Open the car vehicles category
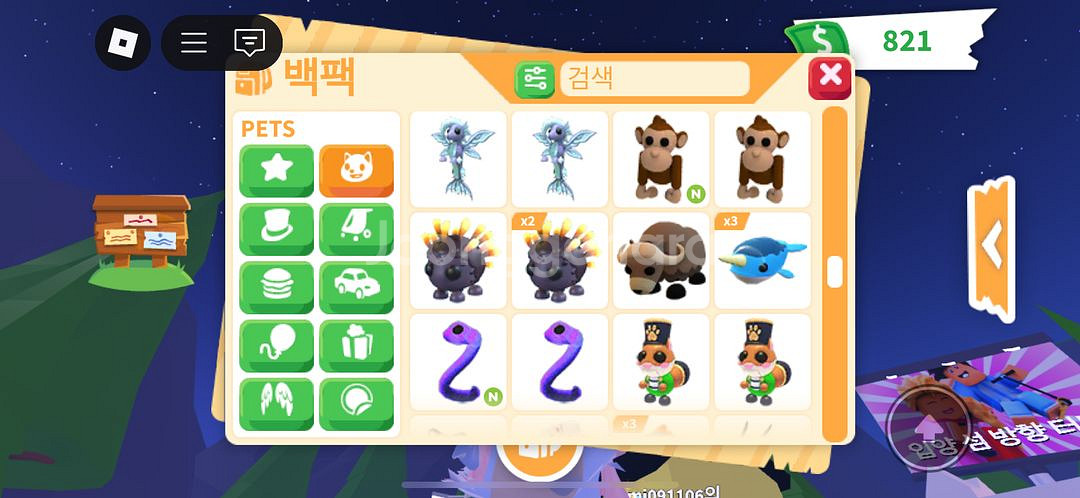The width and height of the screenshot is (1080, 498). pos(356,288)
